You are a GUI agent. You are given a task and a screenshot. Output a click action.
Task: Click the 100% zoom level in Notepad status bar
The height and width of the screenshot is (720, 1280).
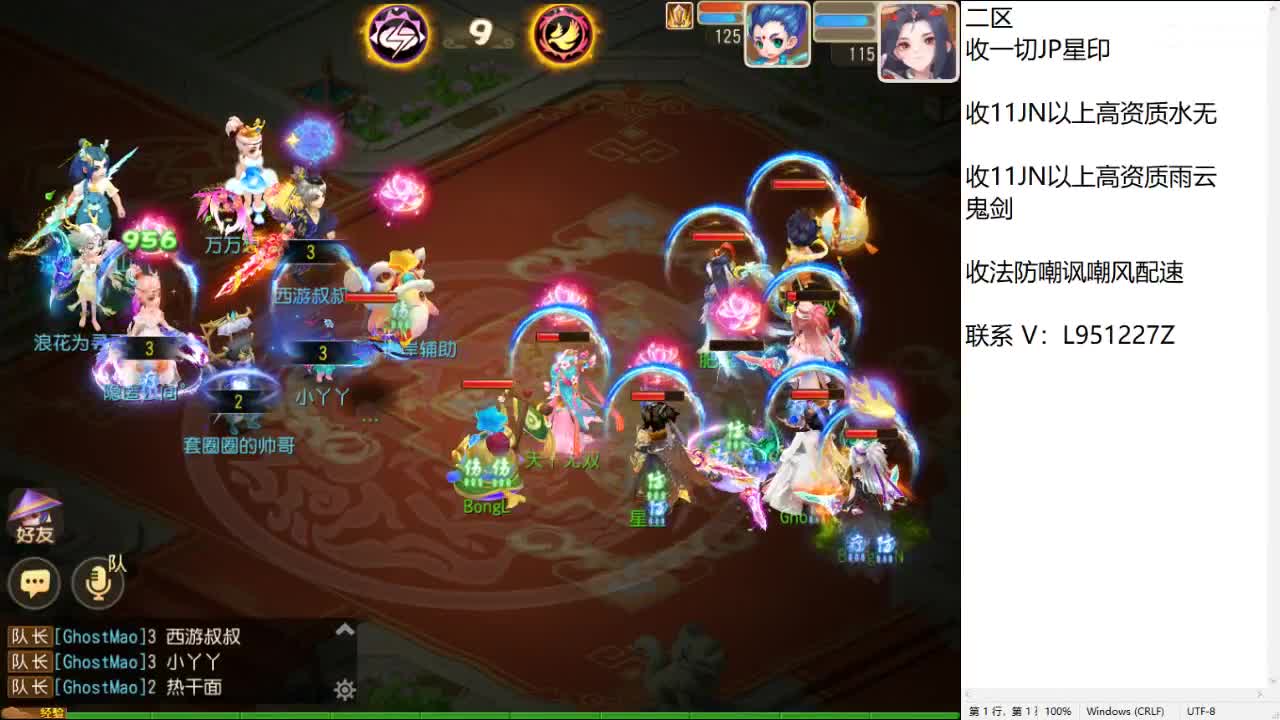[1060, 711]
